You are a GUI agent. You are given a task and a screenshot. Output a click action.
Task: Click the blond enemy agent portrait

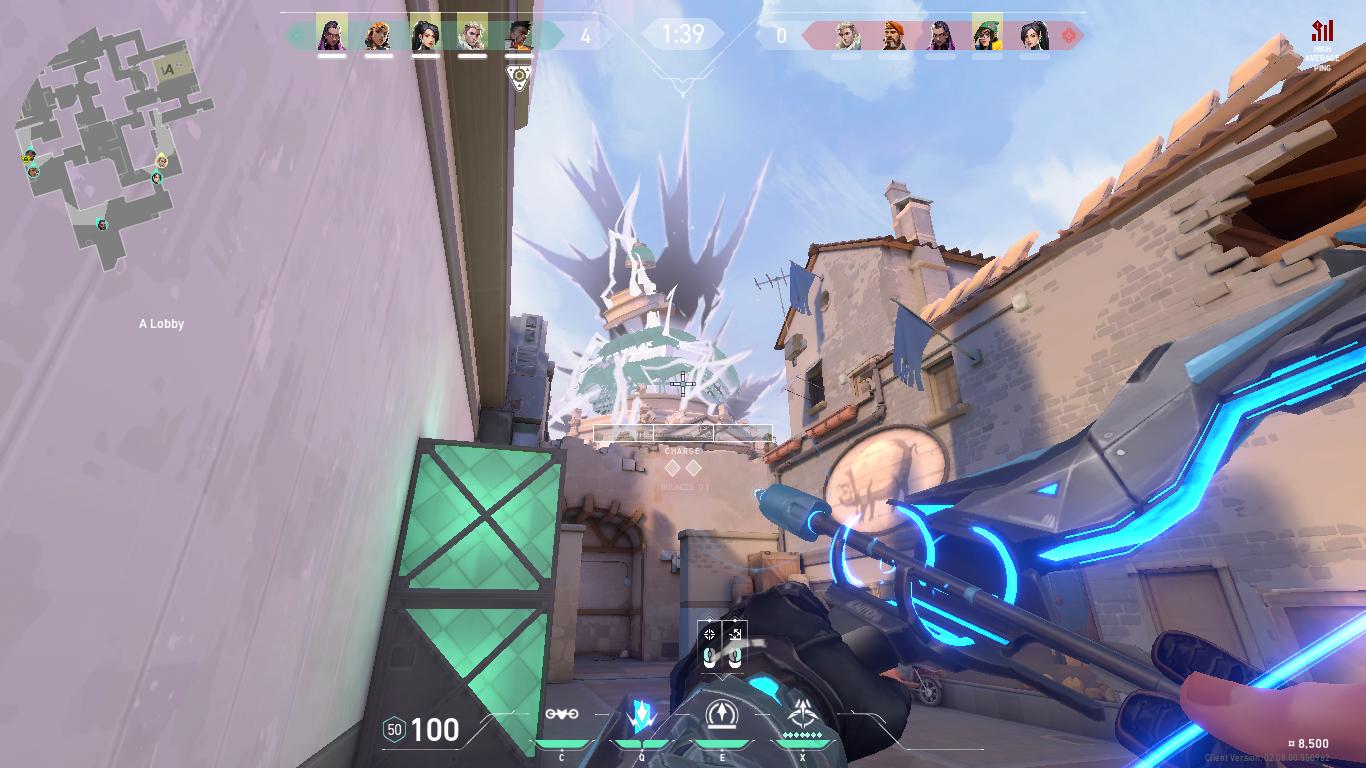coord(847,36)
